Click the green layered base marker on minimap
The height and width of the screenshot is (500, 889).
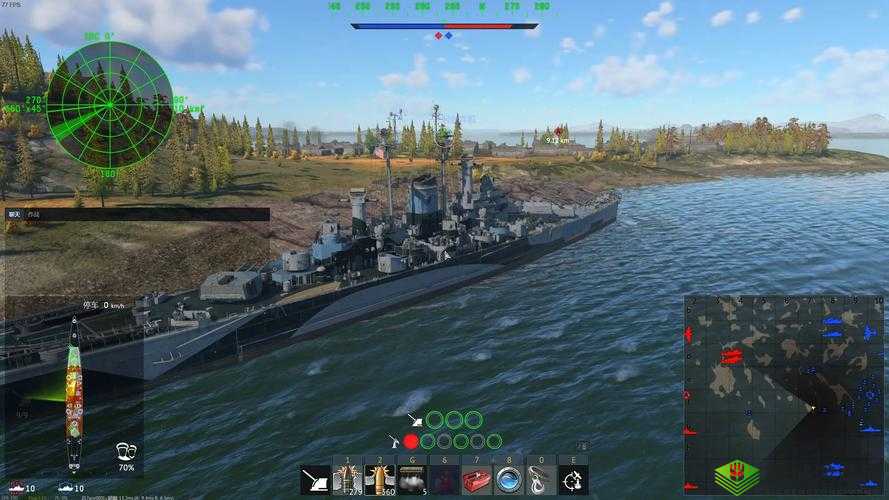[x=736, y=474]
